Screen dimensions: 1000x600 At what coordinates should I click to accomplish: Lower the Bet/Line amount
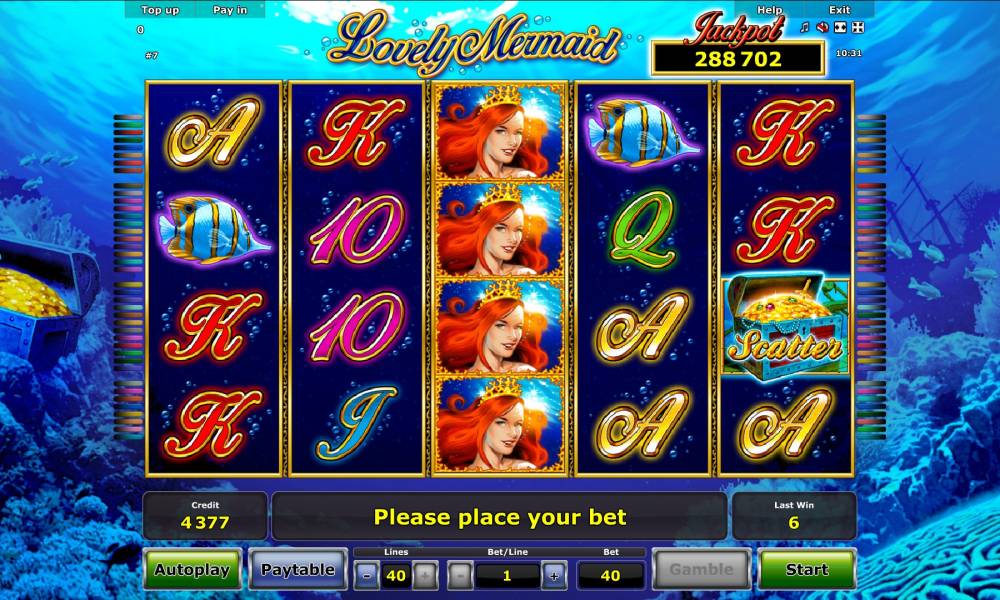pyautogui.click(x=460, y=575)
